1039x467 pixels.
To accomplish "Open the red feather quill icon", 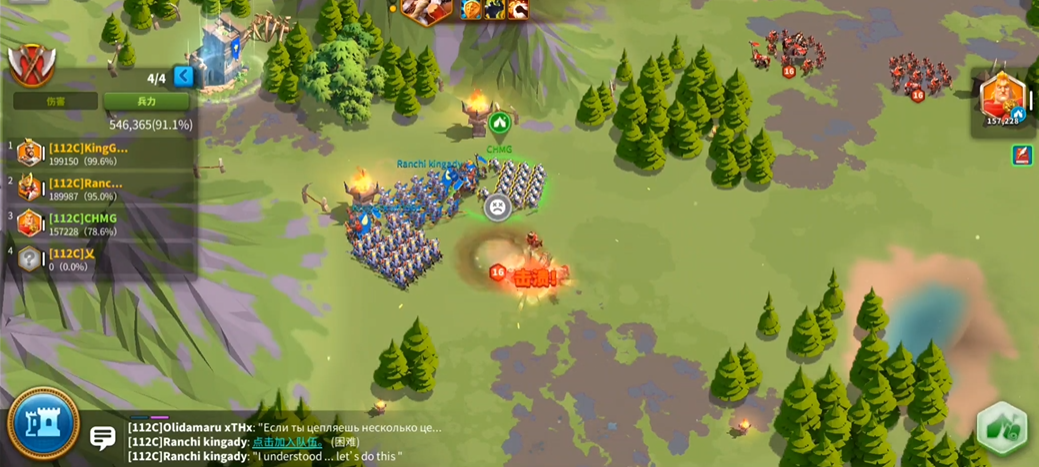I will tap(1022, 155).
